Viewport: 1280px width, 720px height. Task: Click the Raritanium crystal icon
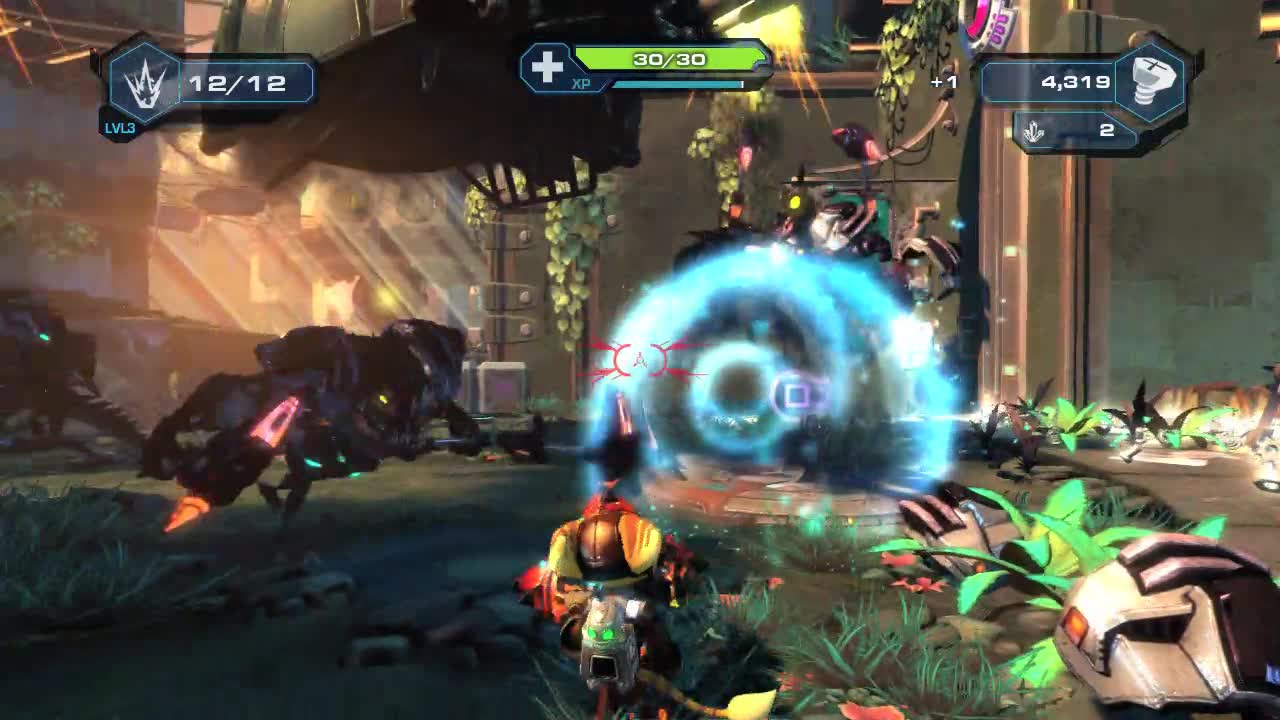click(1036, 131)
